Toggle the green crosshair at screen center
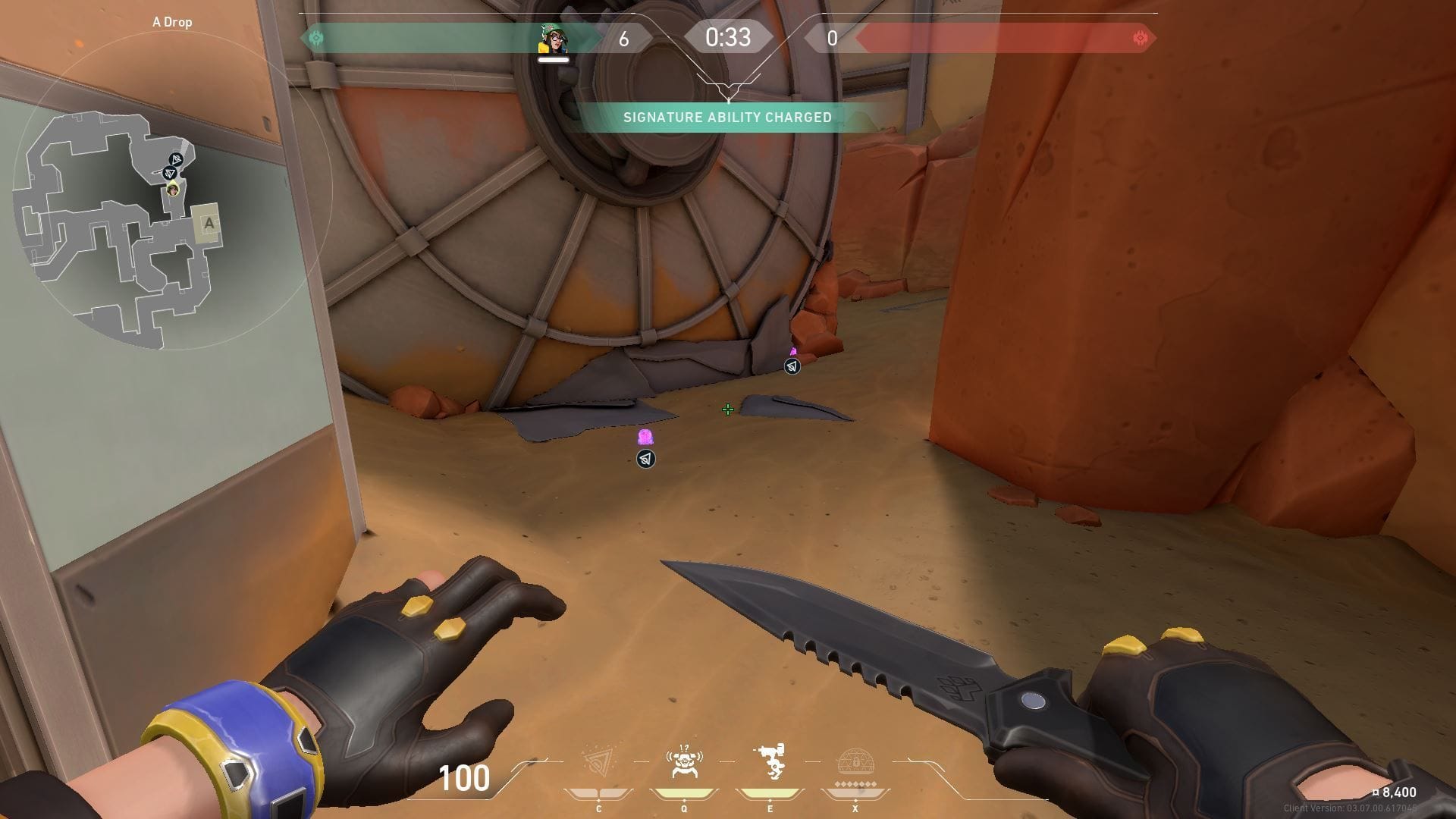 728,409
